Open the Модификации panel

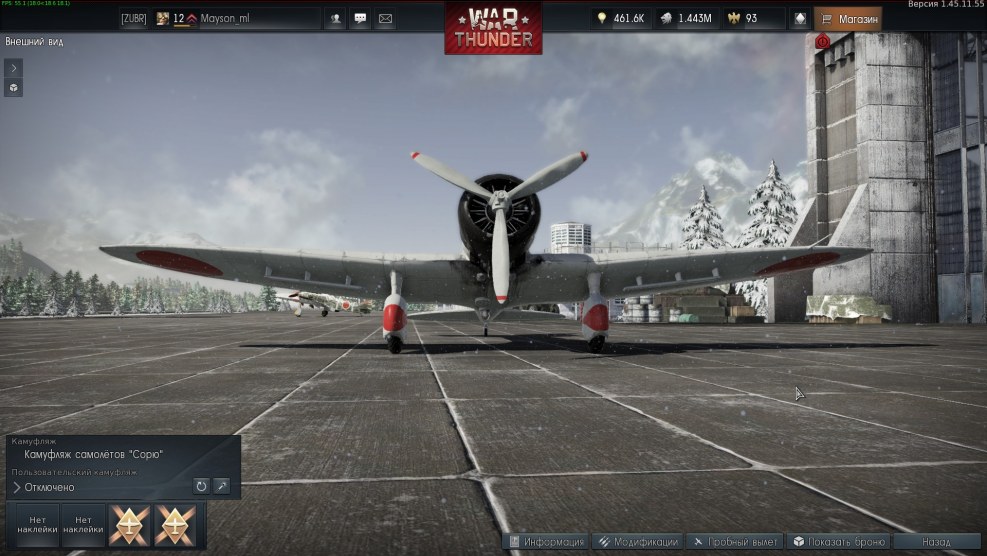[x=637, y=541]
